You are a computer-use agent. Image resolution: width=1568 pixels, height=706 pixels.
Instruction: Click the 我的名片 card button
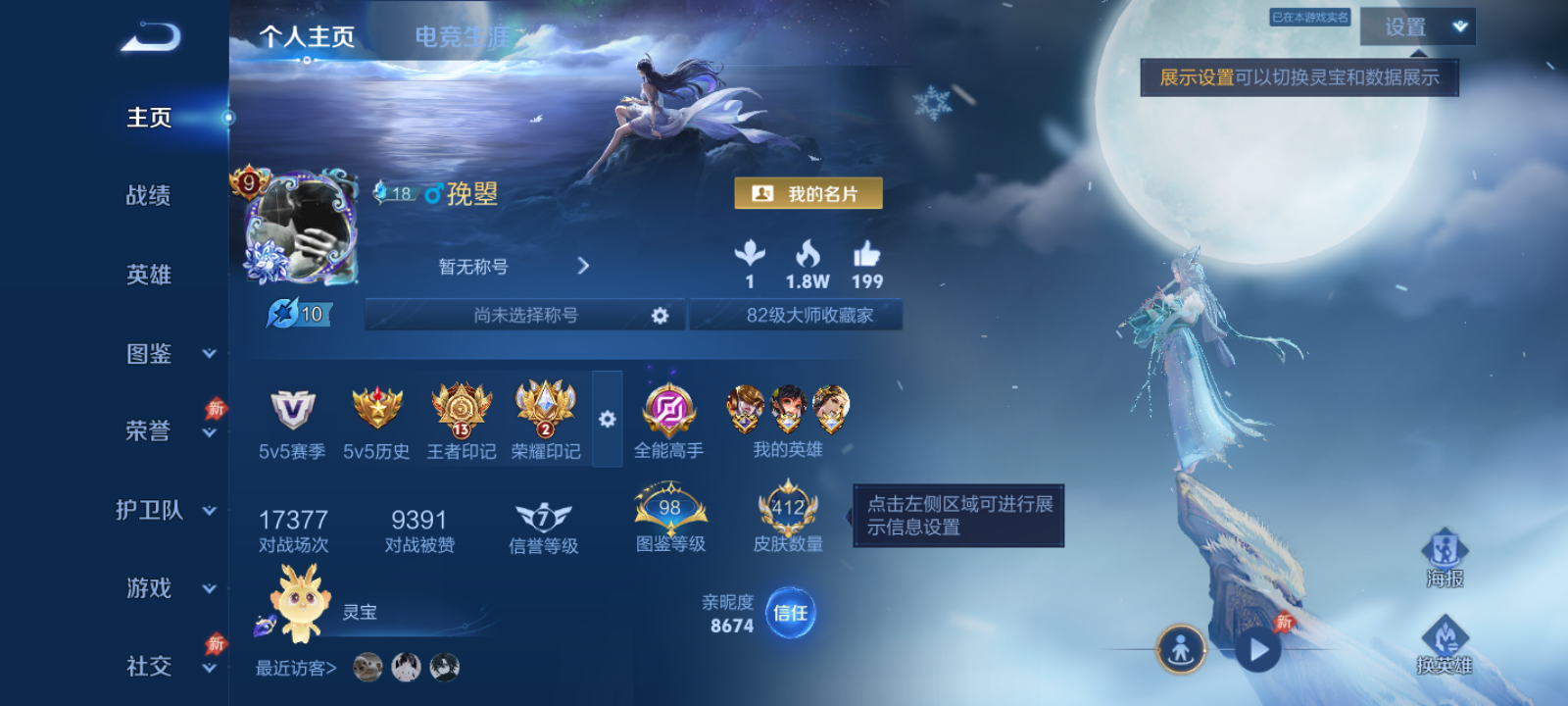click(808, 193)
